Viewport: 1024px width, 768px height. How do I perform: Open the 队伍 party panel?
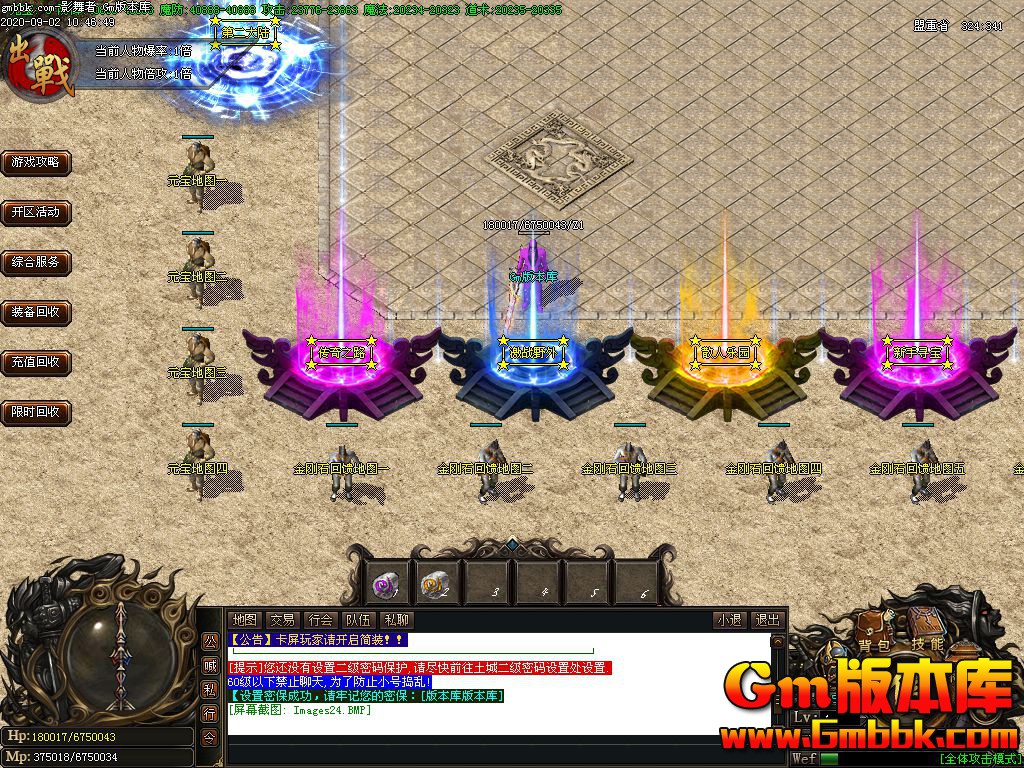coord(358,620)
